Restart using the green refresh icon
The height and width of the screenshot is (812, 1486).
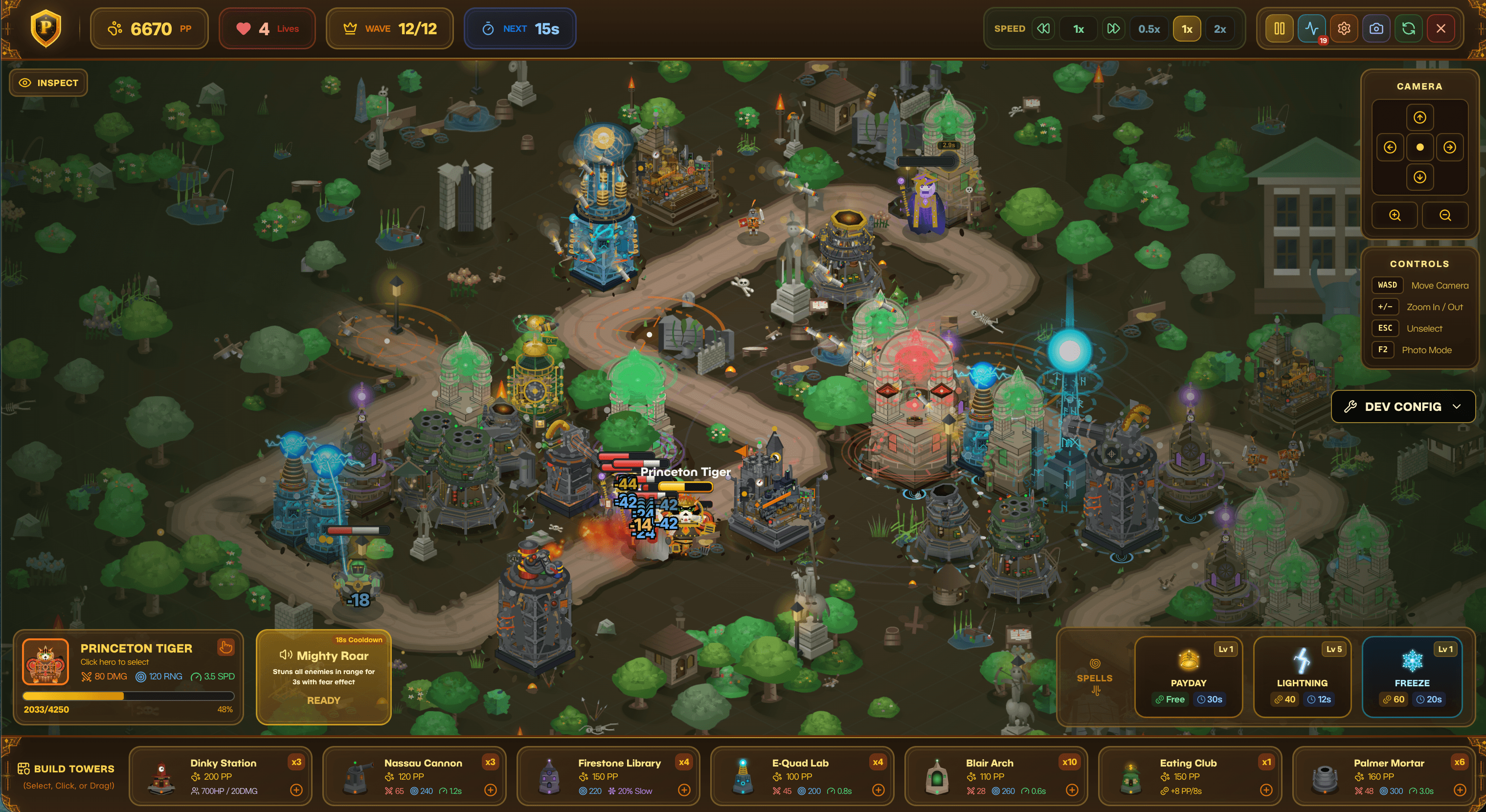coord(1408,29)
